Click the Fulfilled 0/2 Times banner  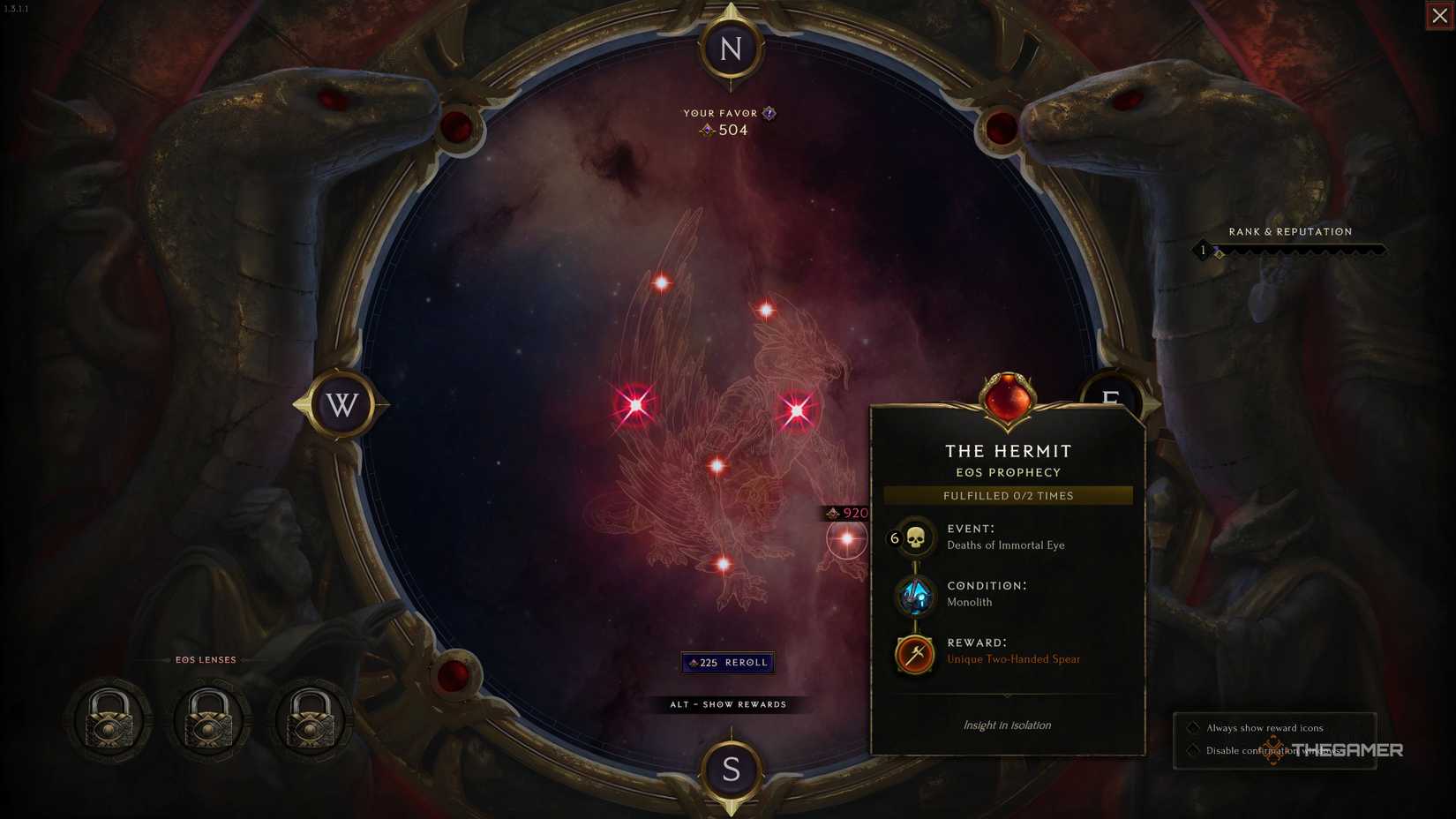(x=1008, y=495)
